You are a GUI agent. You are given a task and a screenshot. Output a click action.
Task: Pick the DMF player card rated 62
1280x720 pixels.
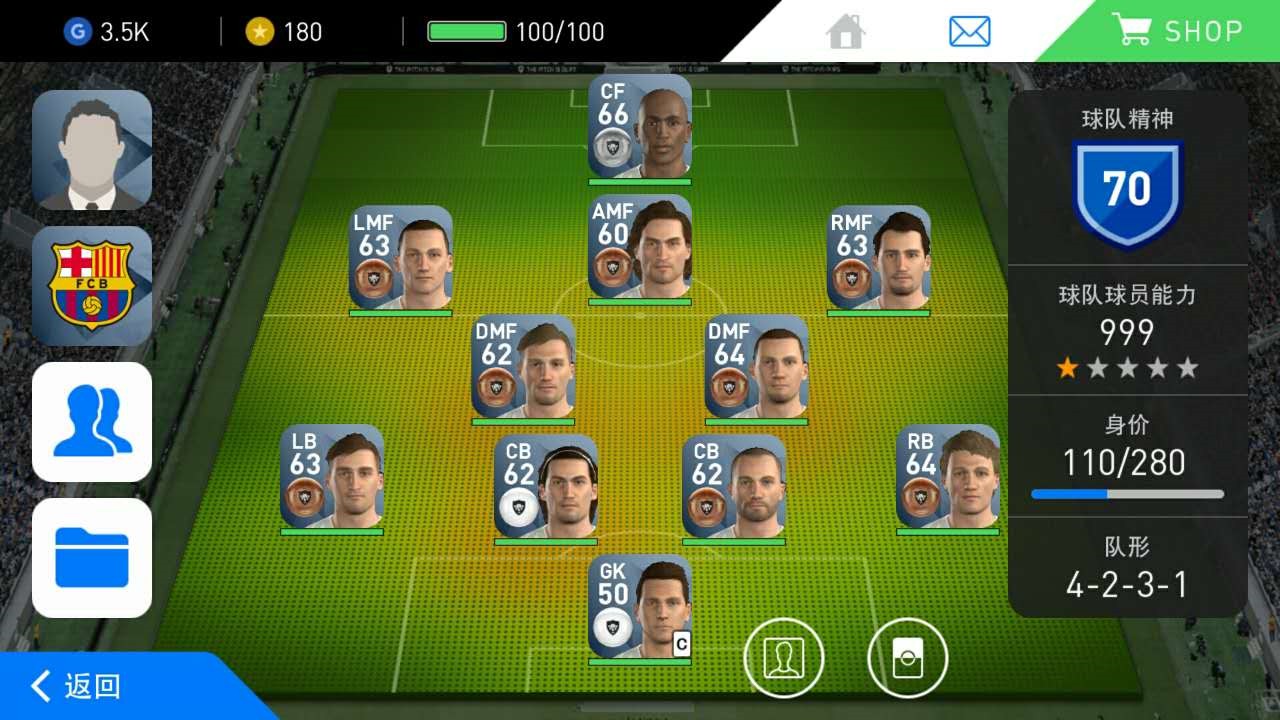523,368
